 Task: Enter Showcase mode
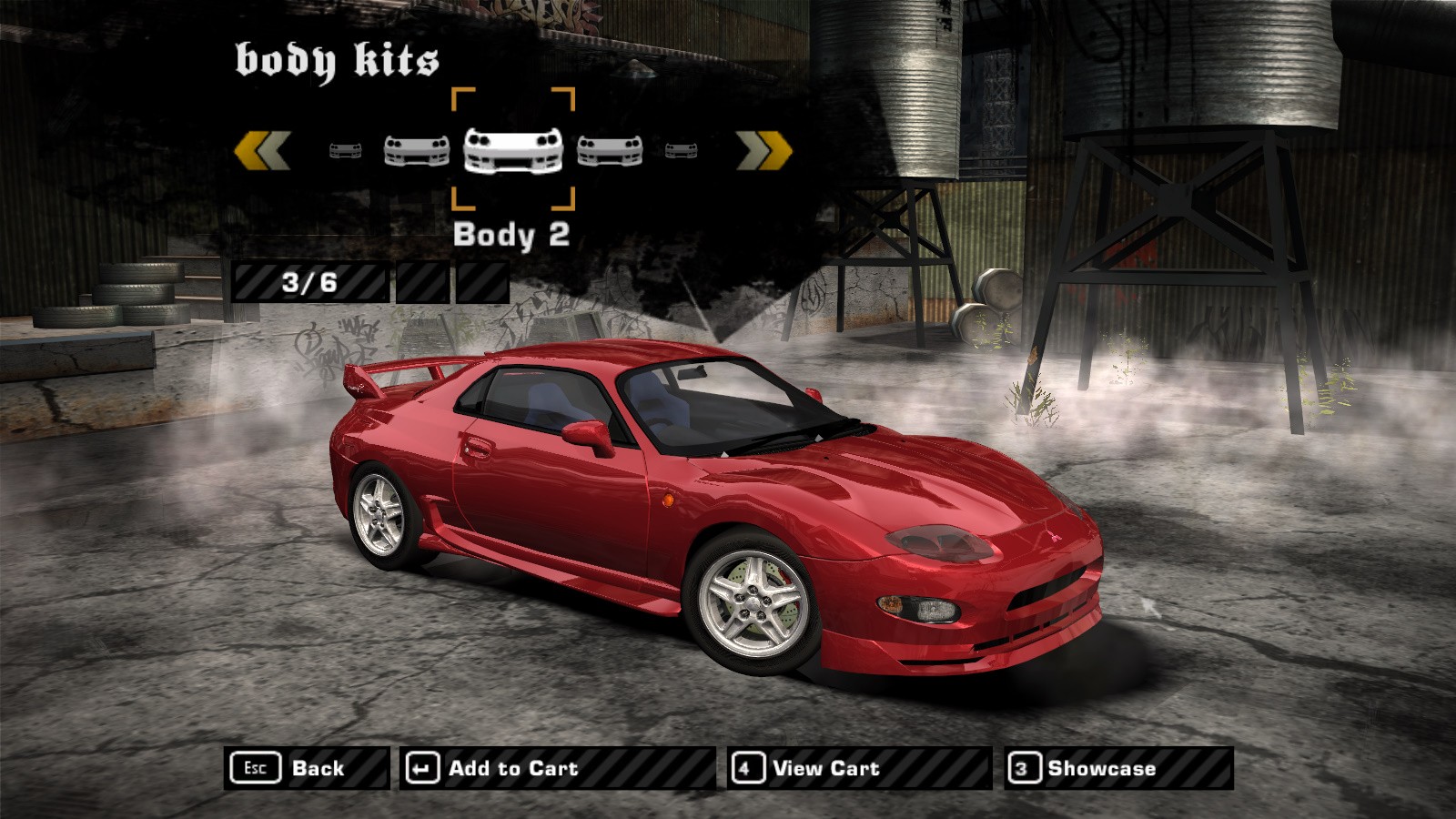click(1118, 768)
